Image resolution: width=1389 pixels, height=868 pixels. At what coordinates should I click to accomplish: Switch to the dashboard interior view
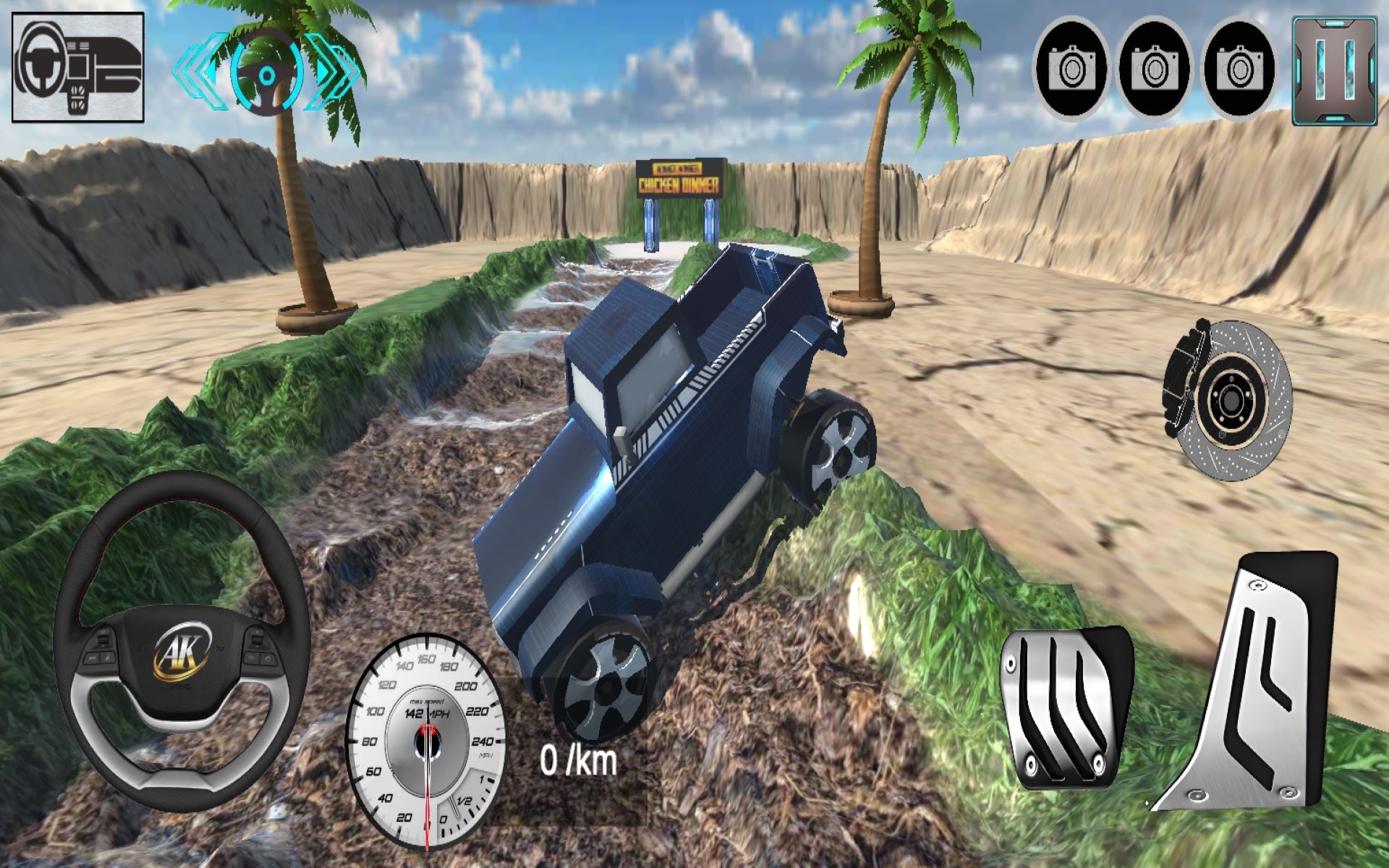pos(78,67)
